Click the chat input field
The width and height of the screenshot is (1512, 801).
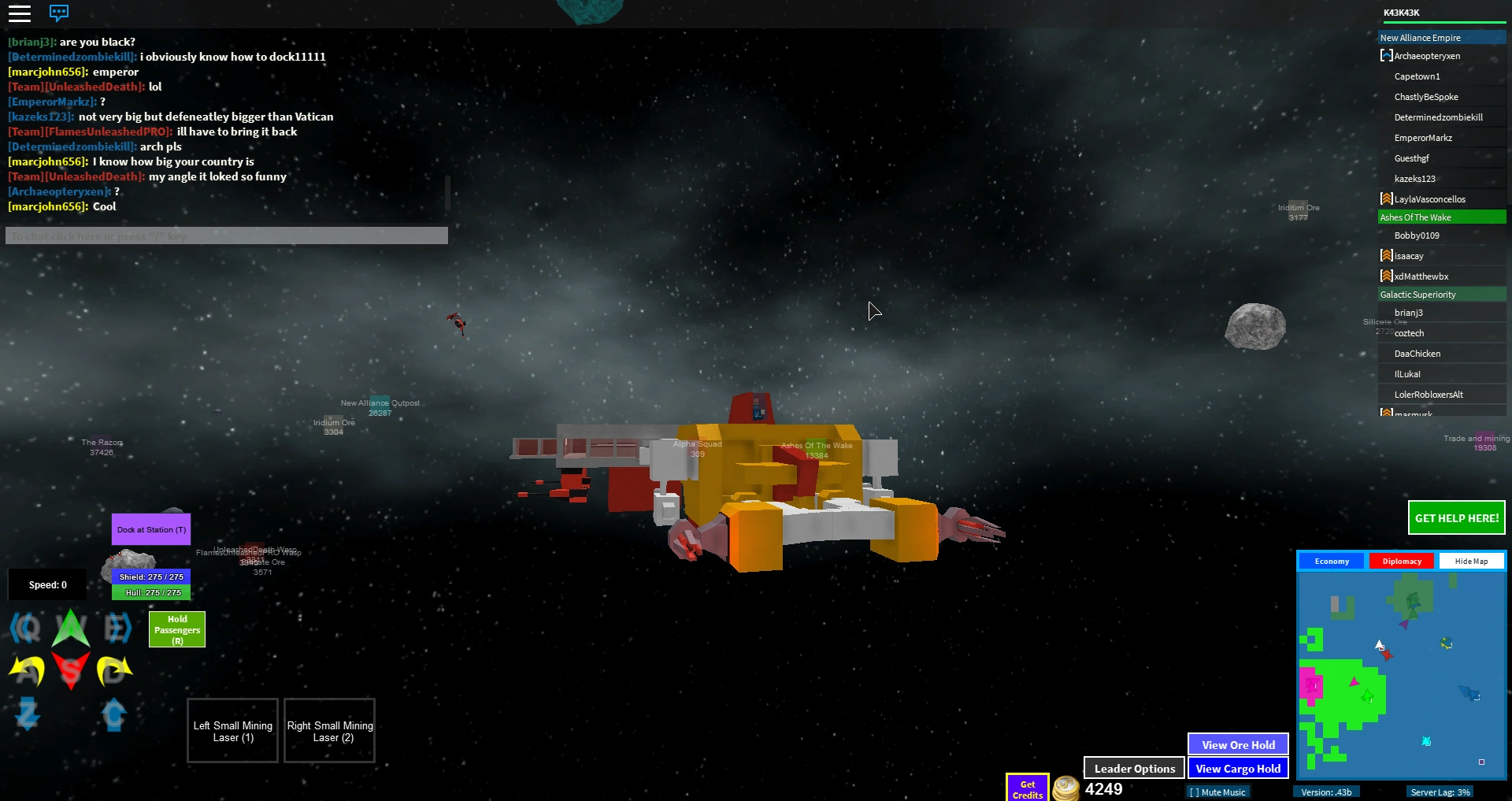tap(226, 235)
